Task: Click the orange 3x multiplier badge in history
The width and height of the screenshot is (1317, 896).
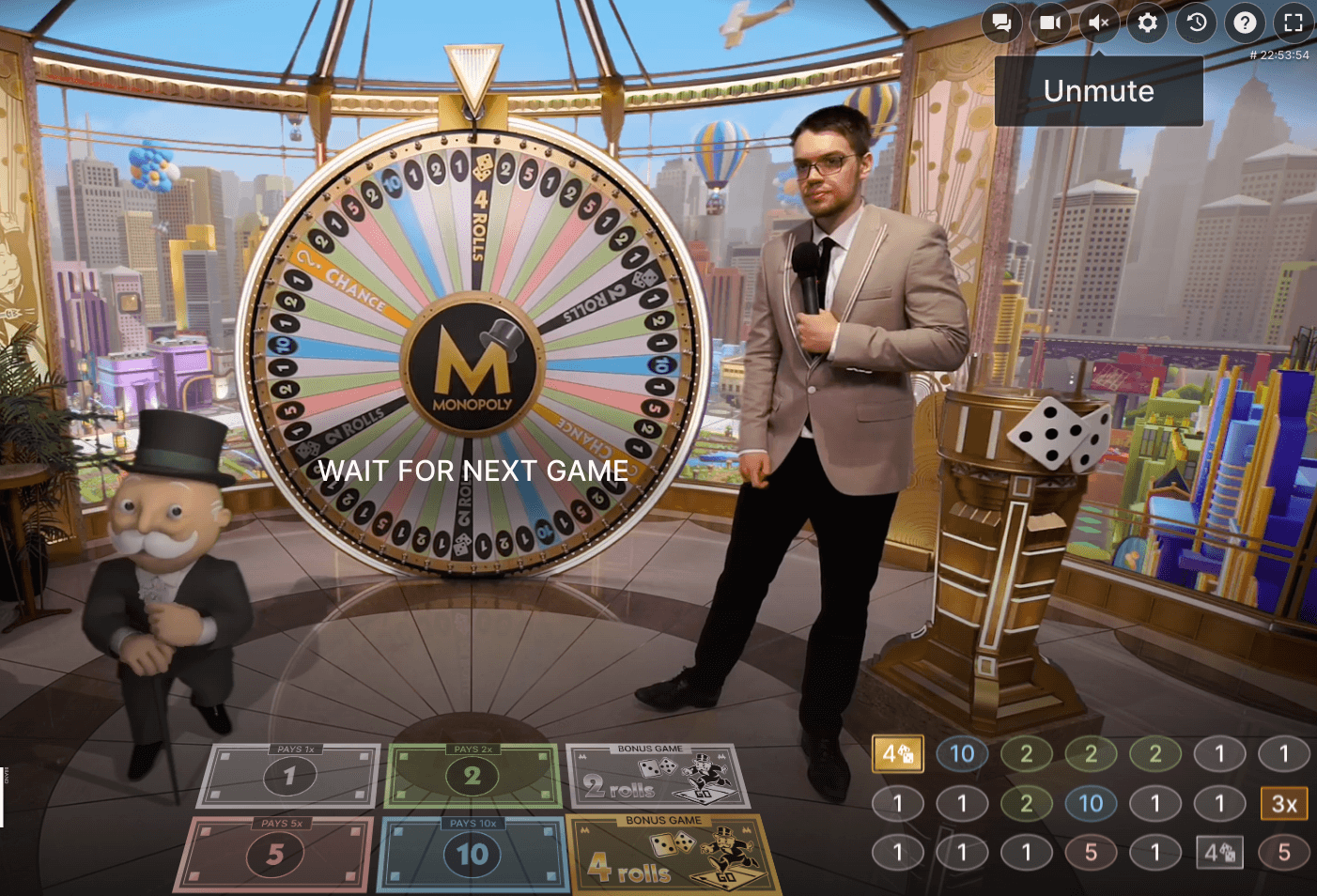Action: (1283, 803)
